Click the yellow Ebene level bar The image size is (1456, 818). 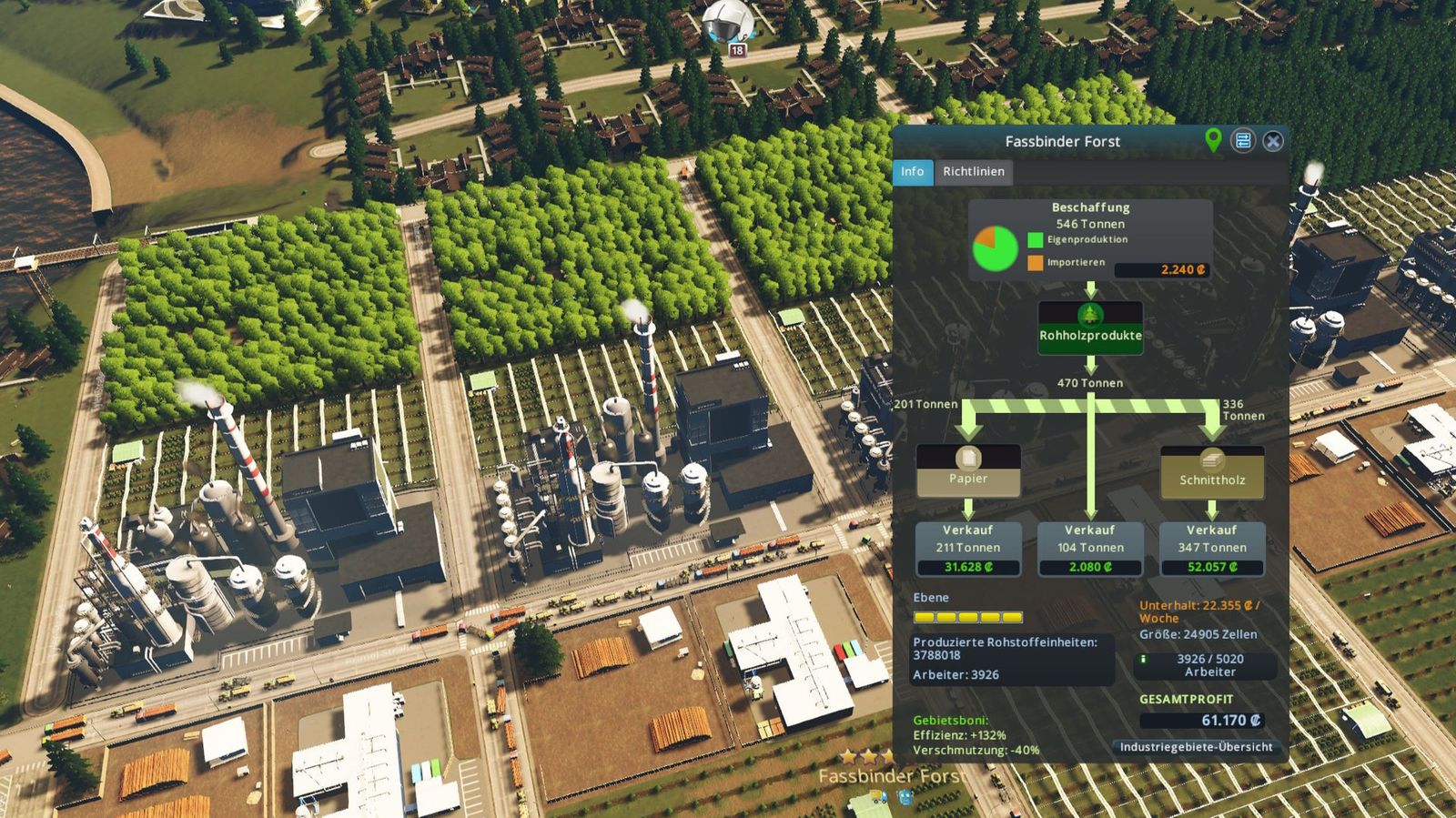click(969, 617)
